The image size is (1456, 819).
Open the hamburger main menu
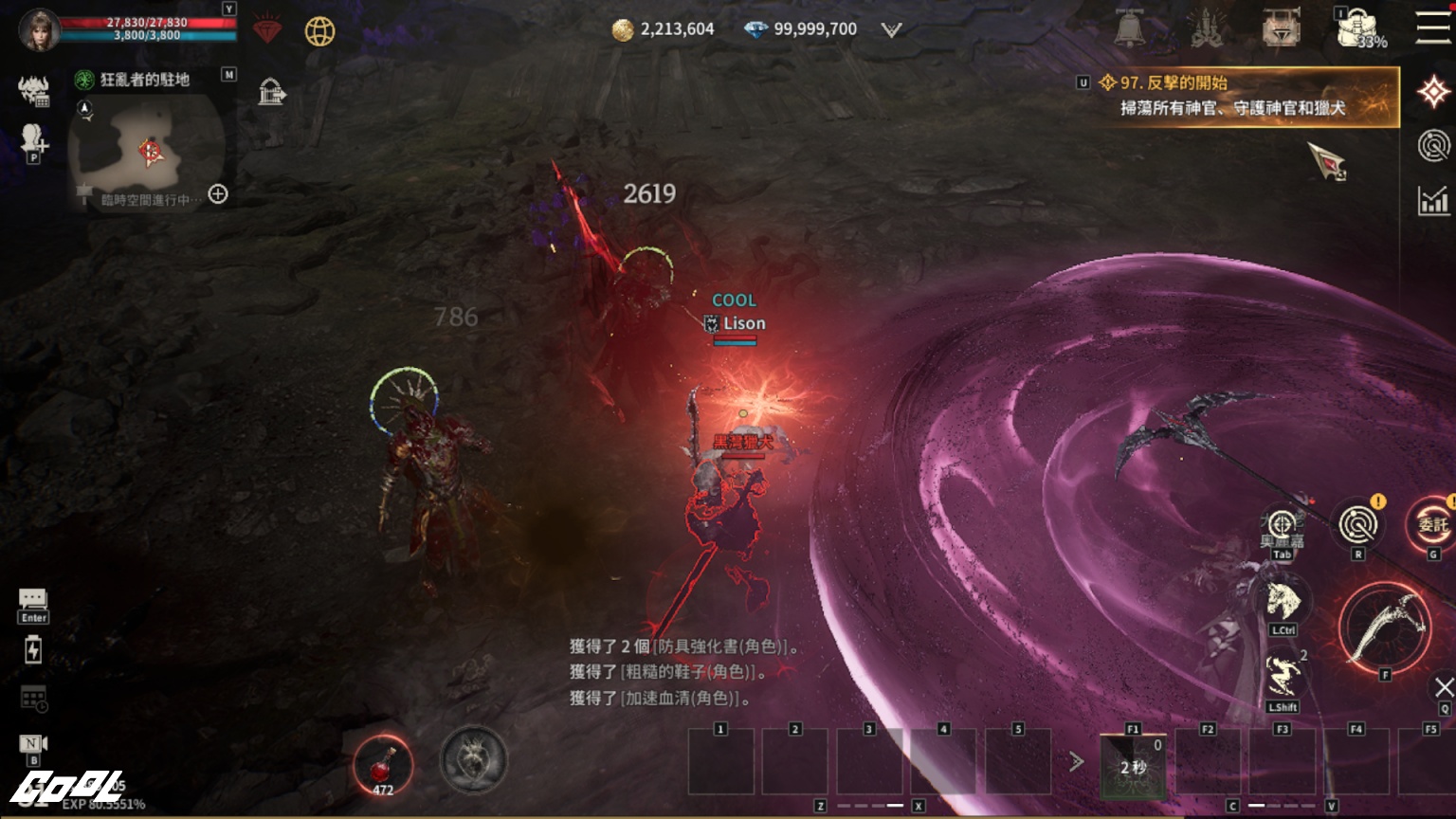click(x=1432, y=27)
